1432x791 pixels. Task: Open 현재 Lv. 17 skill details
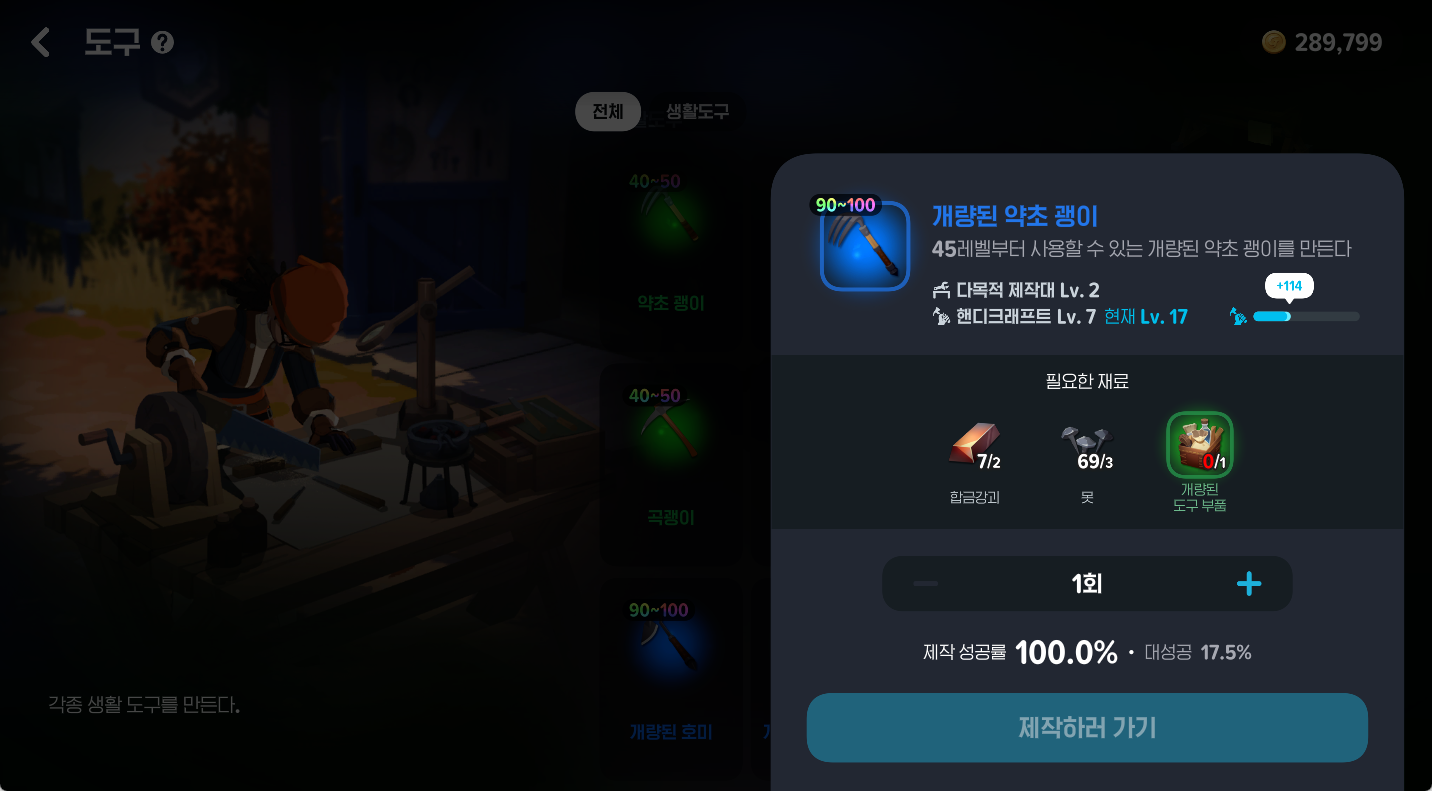pos(1146,315)
